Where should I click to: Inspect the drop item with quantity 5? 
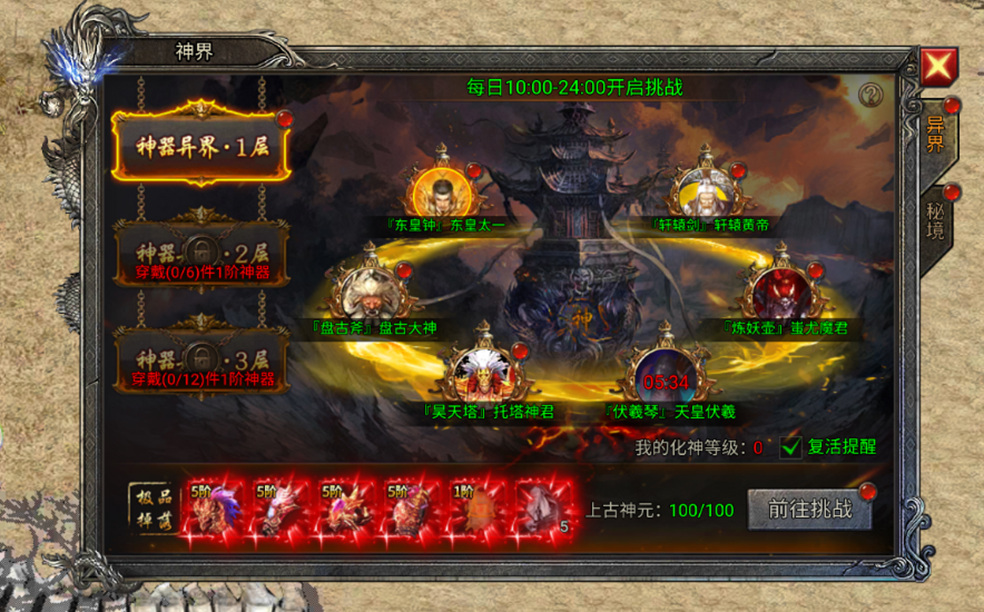545,510
